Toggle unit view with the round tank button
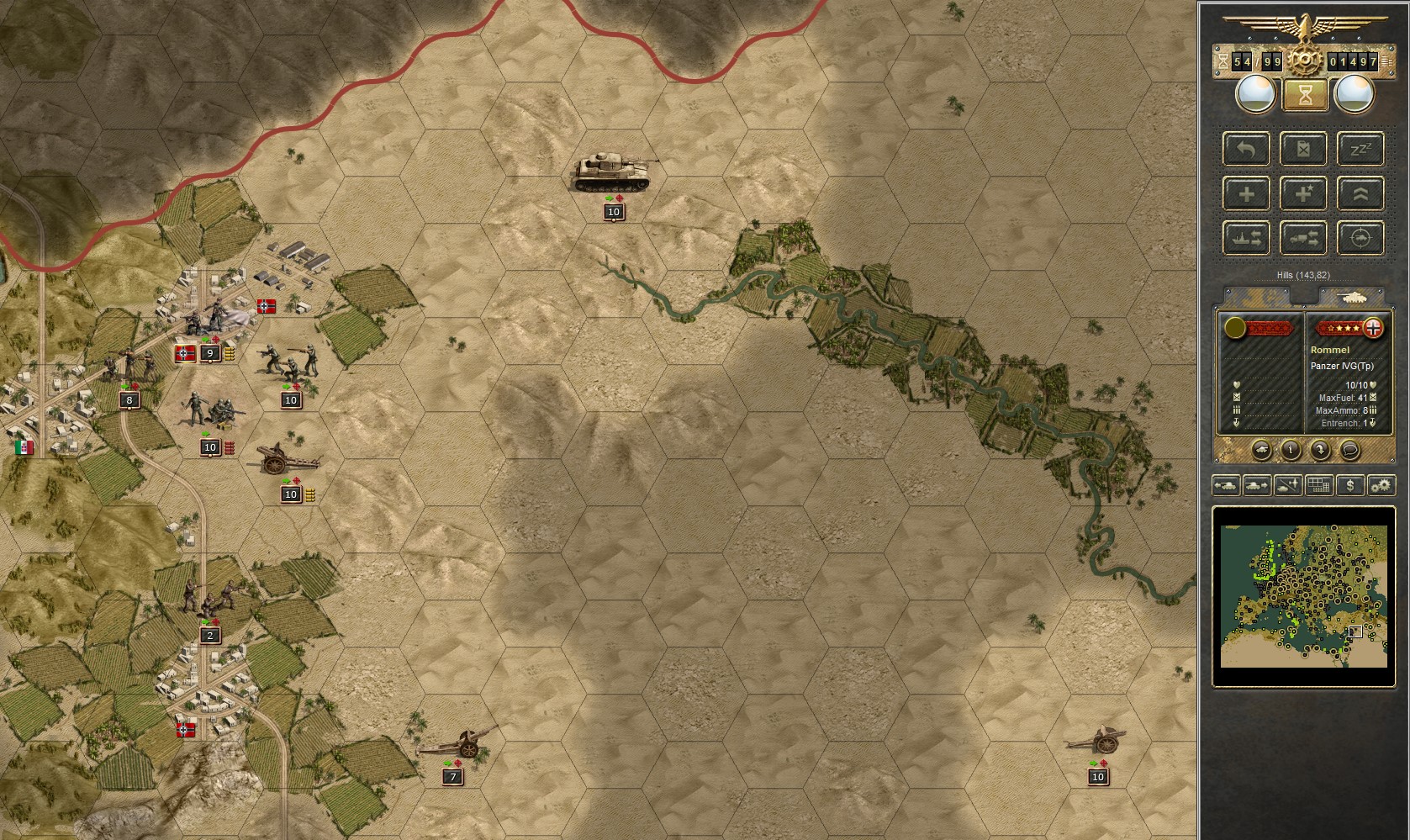Viewport: 1410px width, 840px height. [x=1262, y=449]
